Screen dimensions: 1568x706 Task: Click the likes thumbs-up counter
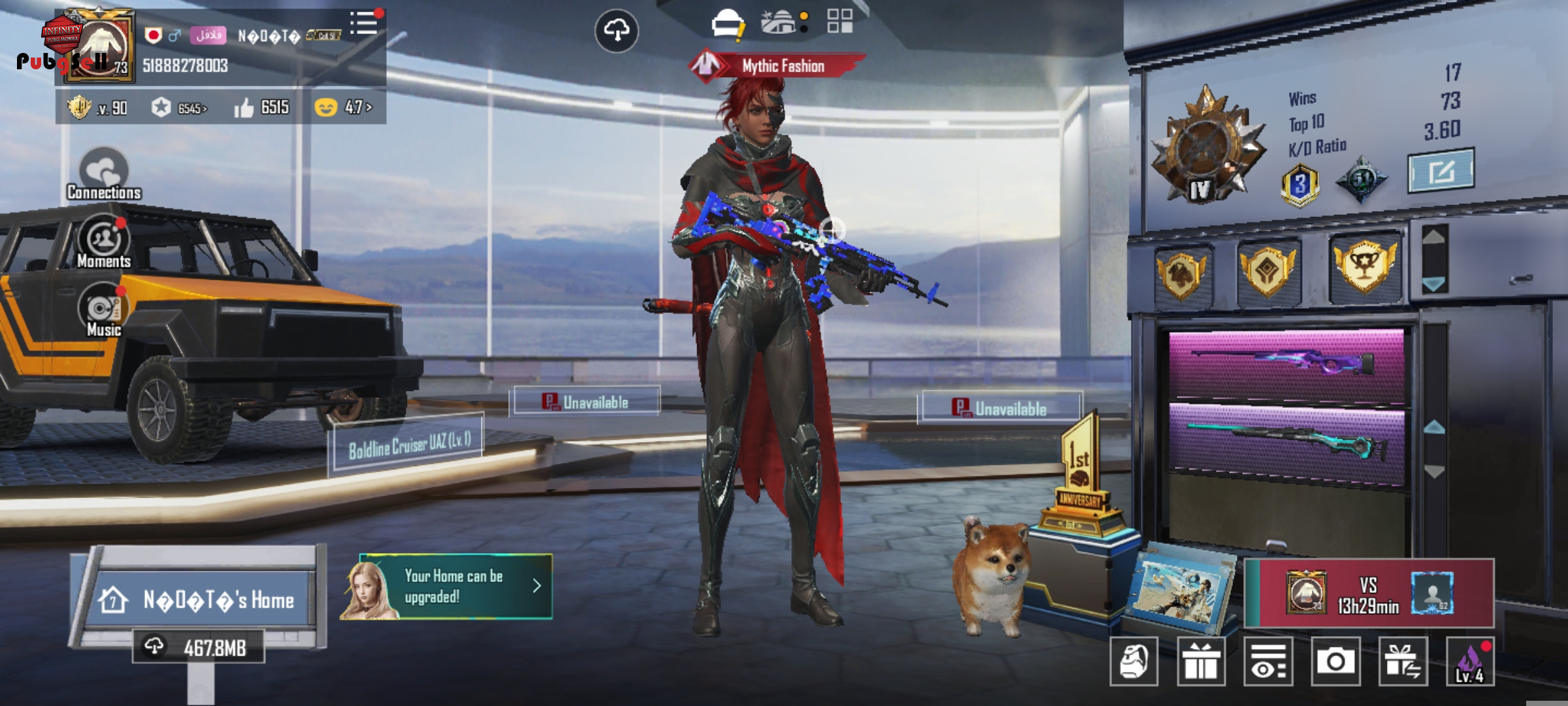262,107
